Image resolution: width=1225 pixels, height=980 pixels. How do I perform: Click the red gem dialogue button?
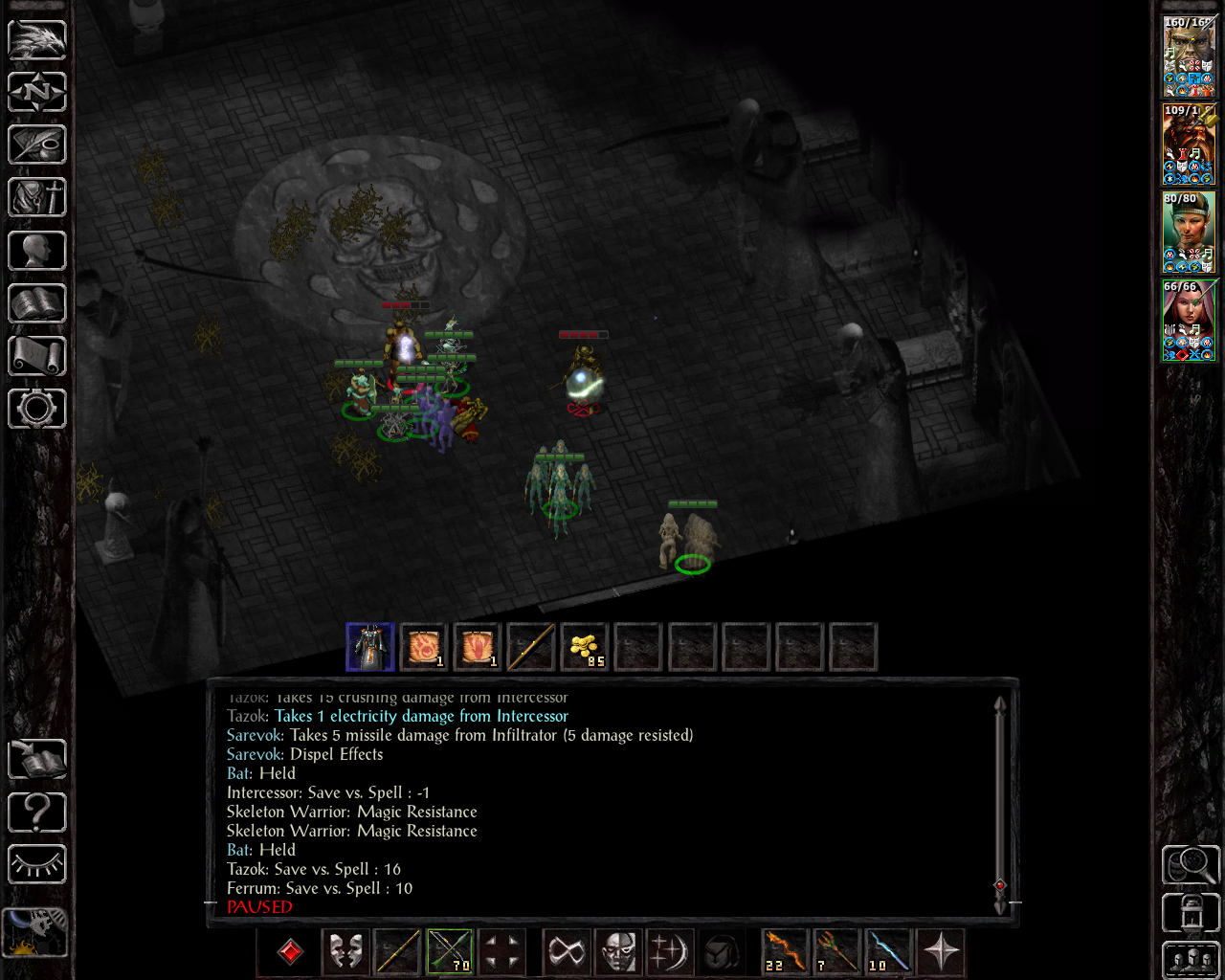tap(291, 951)
